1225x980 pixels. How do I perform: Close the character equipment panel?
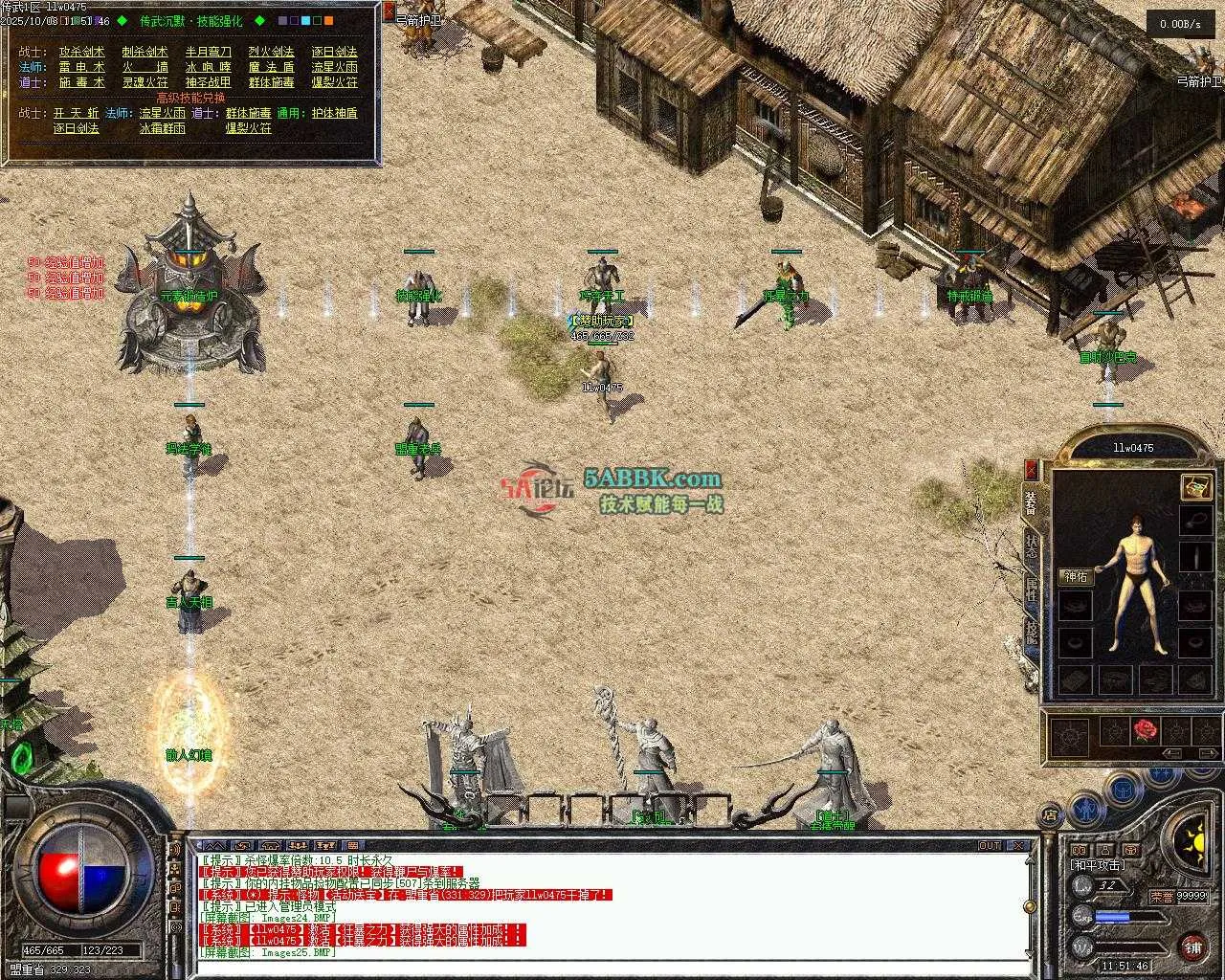click(x=1031, y=469)
